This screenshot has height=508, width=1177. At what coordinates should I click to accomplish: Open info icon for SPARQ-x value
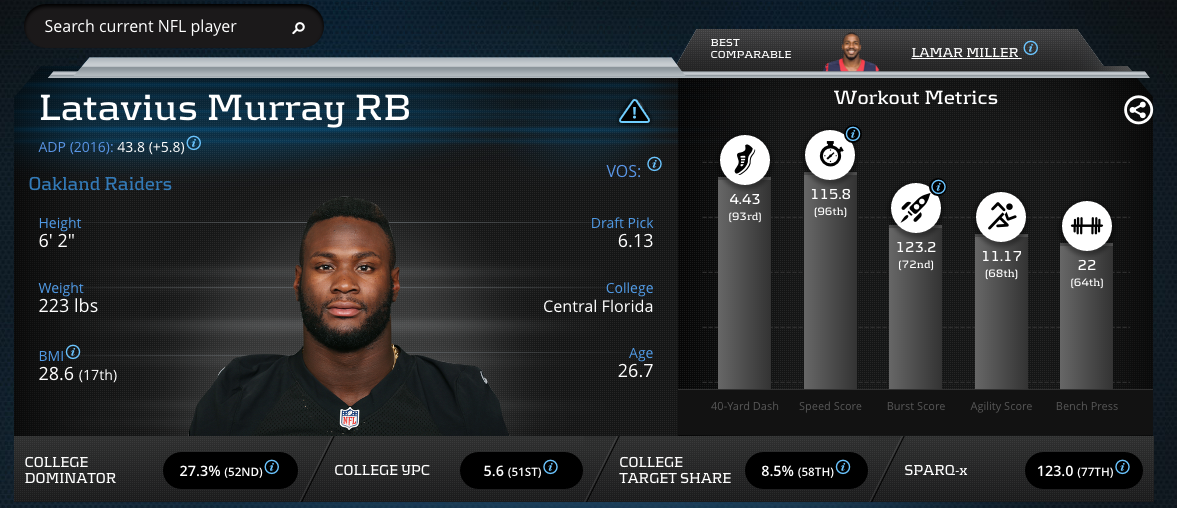point(1126,467)
